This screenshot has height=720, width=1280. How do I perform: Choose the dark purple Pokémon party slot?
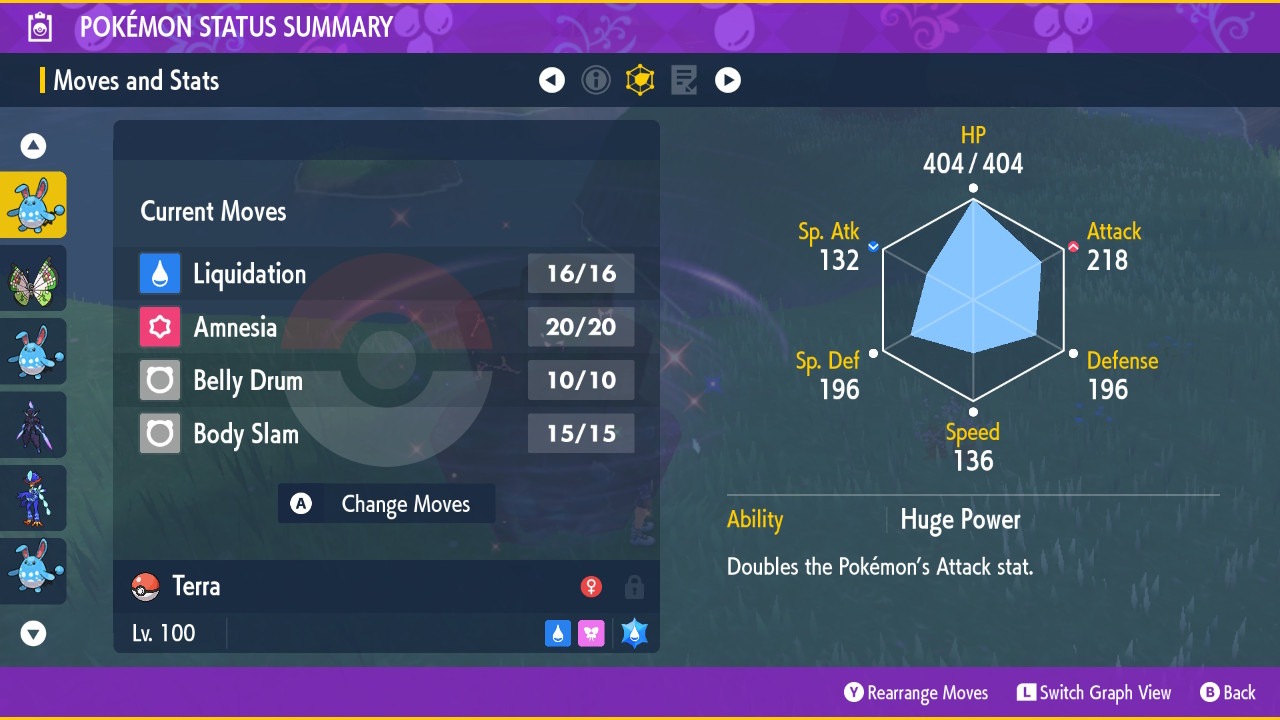tap(33, 424)
